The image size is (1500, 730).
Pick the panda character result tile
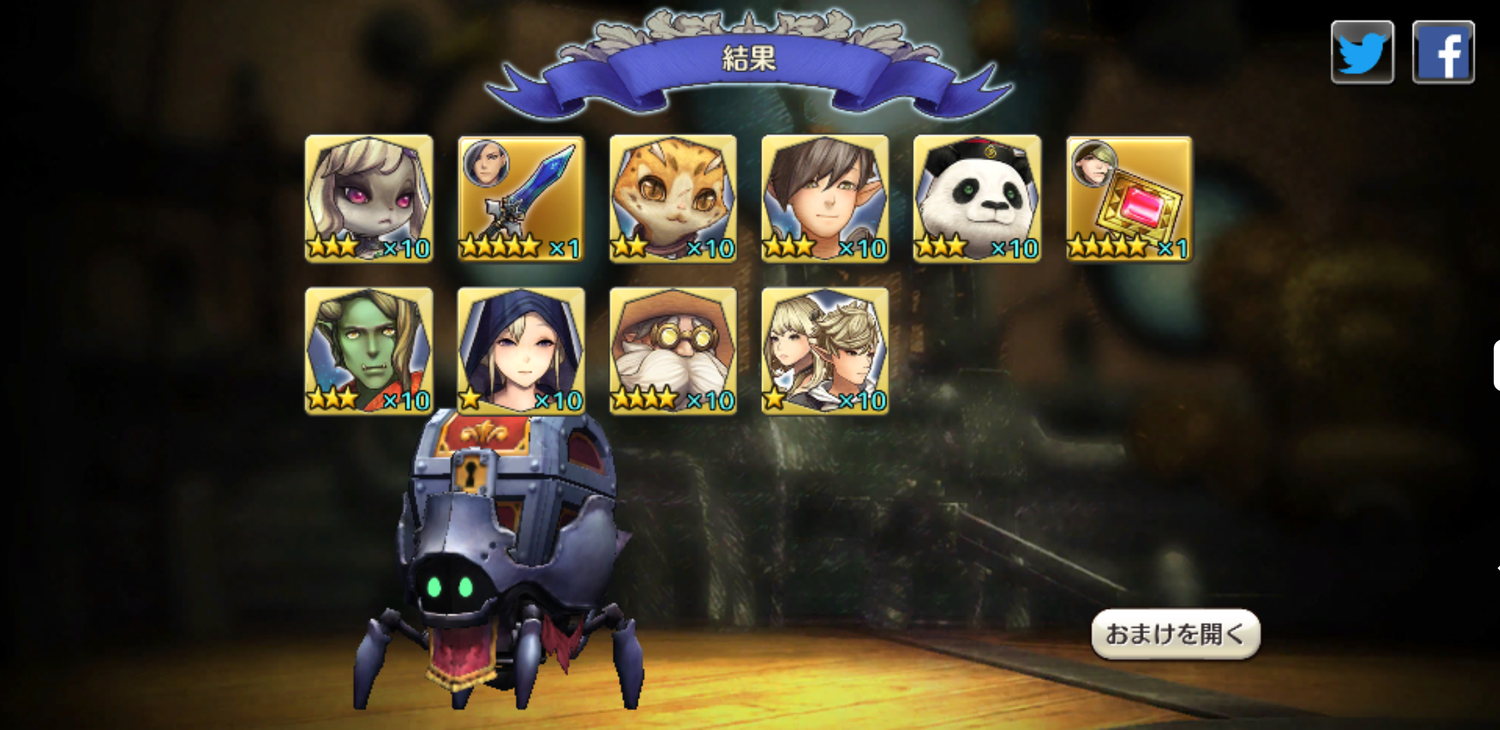point(977,198)
